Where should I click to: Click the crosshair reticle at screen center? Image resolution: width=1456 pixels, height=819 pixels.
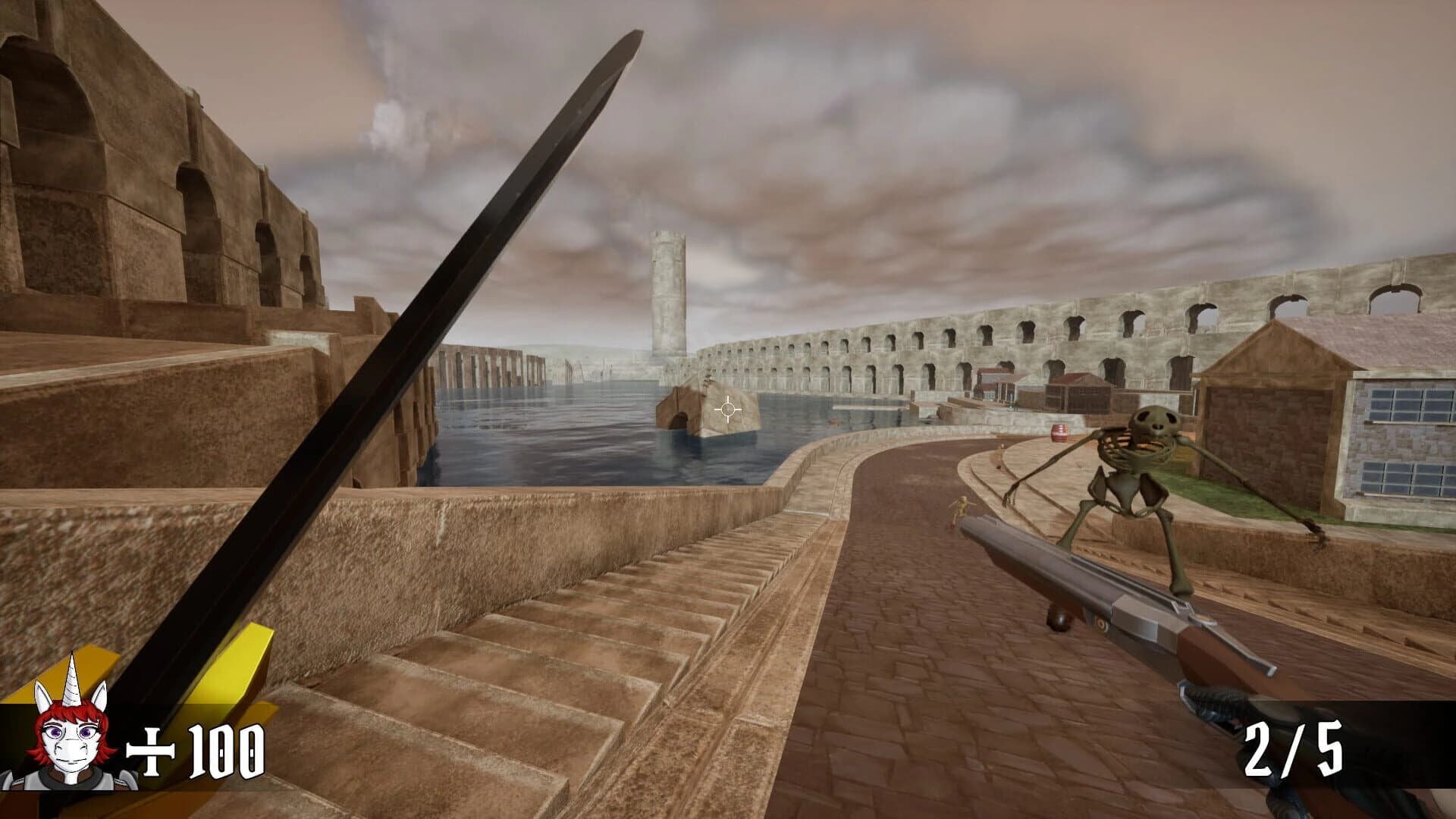coord(730,409)
